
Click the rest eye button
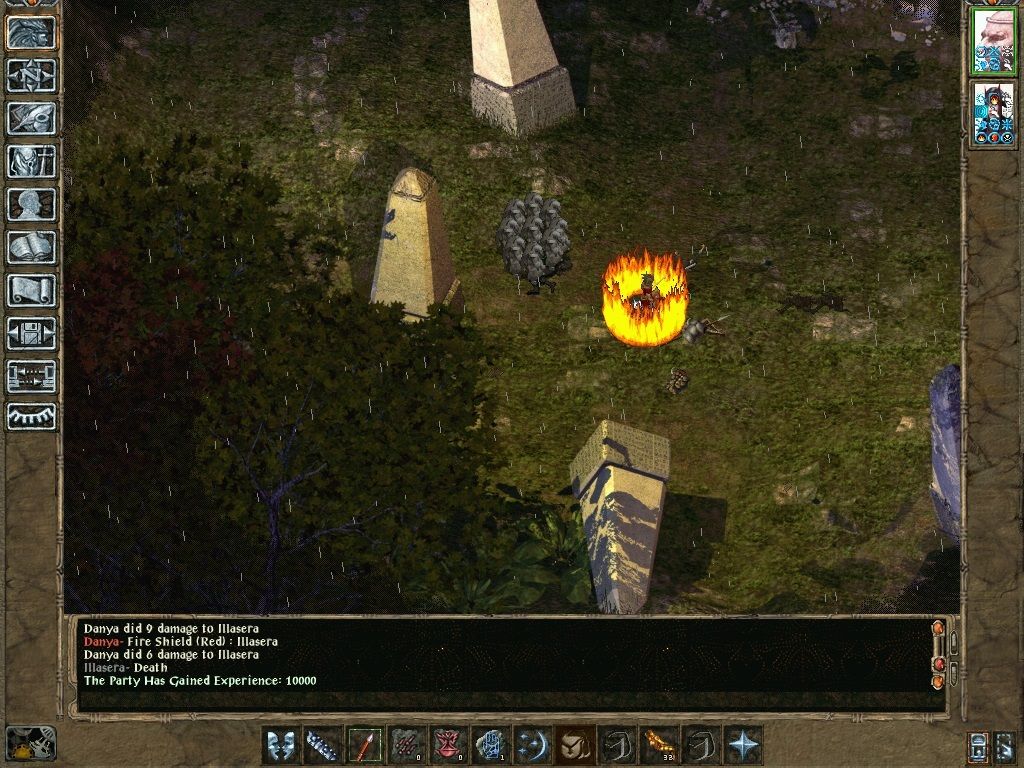click(31, 417)
